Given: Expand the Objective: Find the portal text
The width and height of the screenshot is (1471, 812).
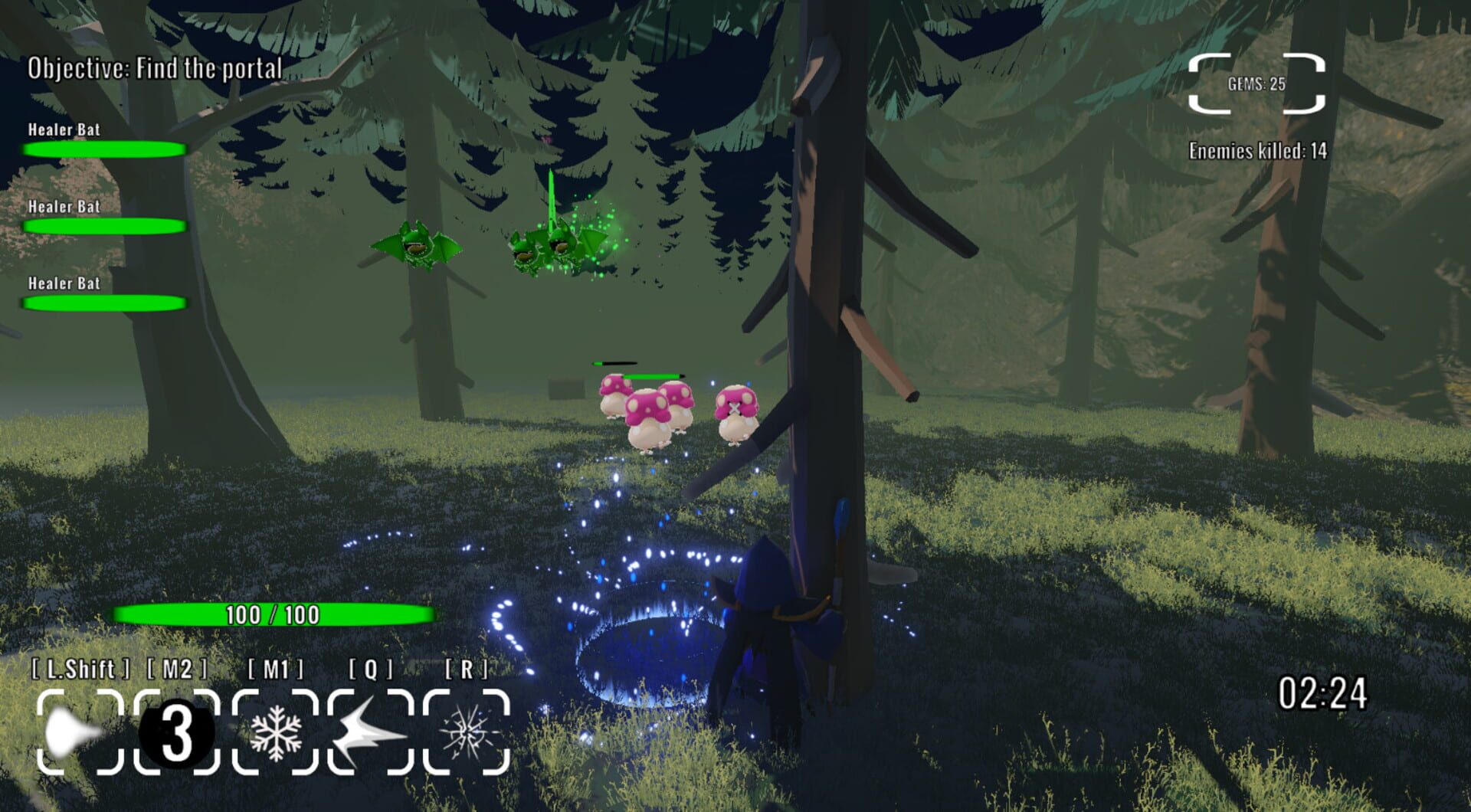Looking at the screenshot, I should click(153, 69).
